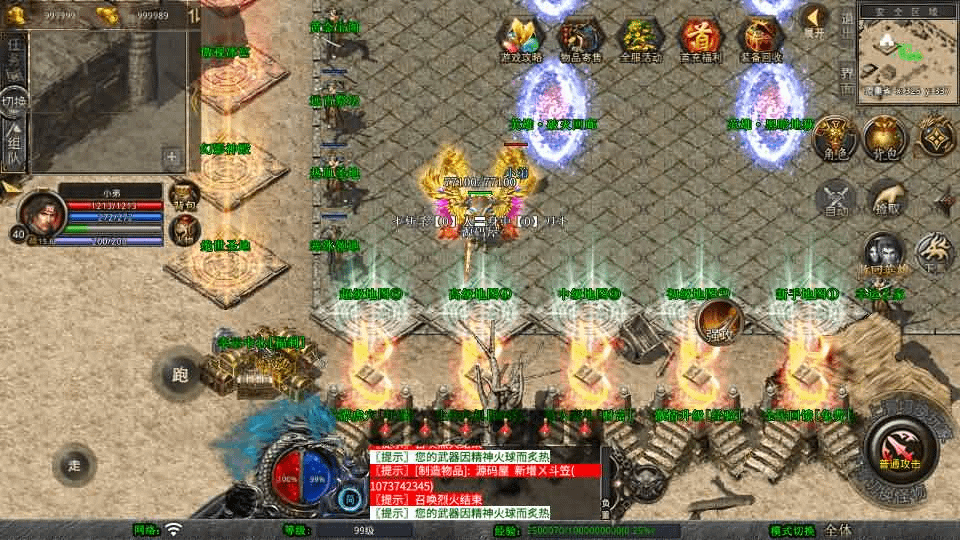
Task: Open the 装备回收 equipment recycling icon
Action: [760, 39]
